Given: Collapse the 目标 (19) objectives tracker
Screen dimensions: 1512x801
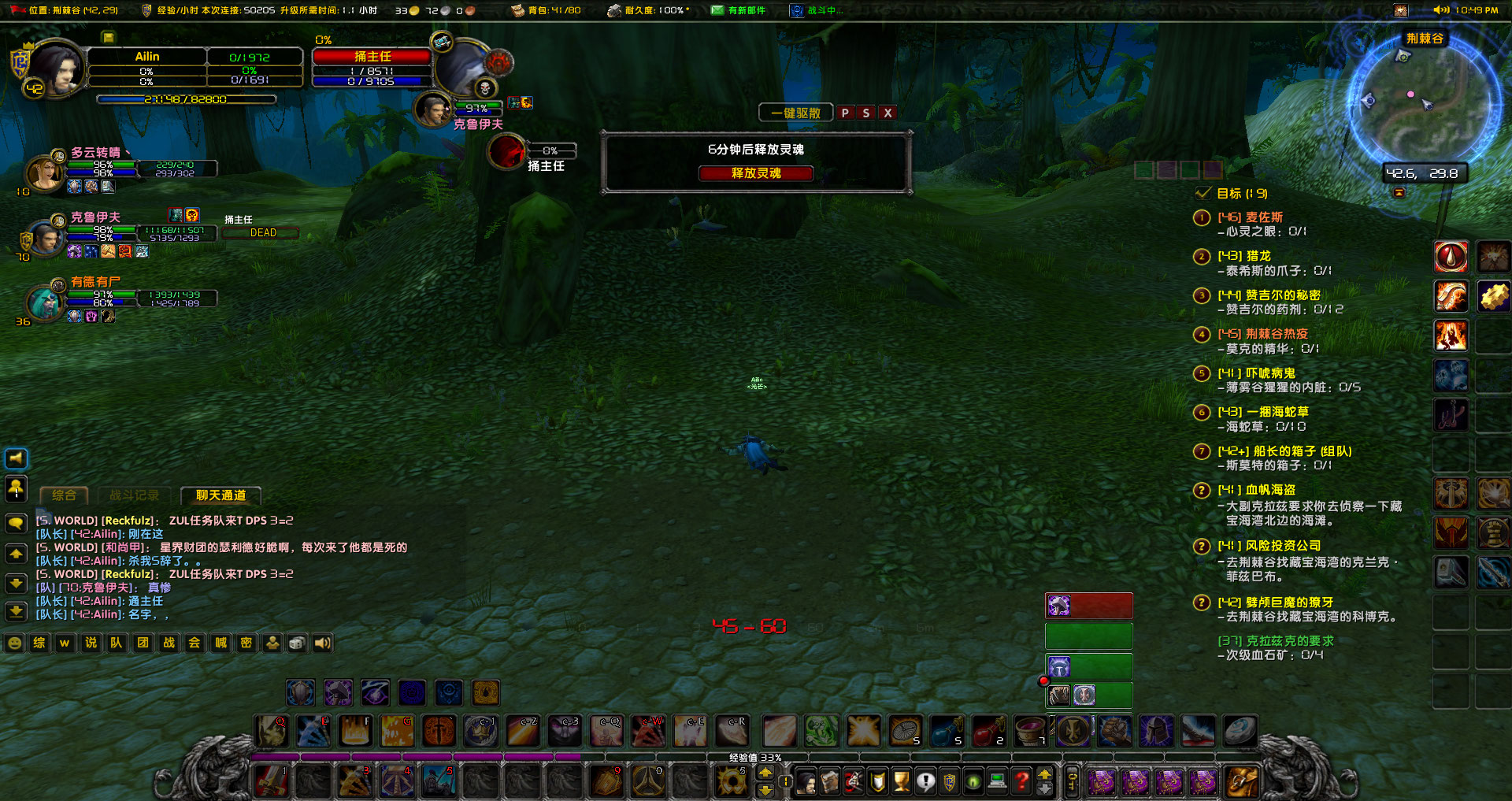Looking at the screenshot, I should point(1203,193).
